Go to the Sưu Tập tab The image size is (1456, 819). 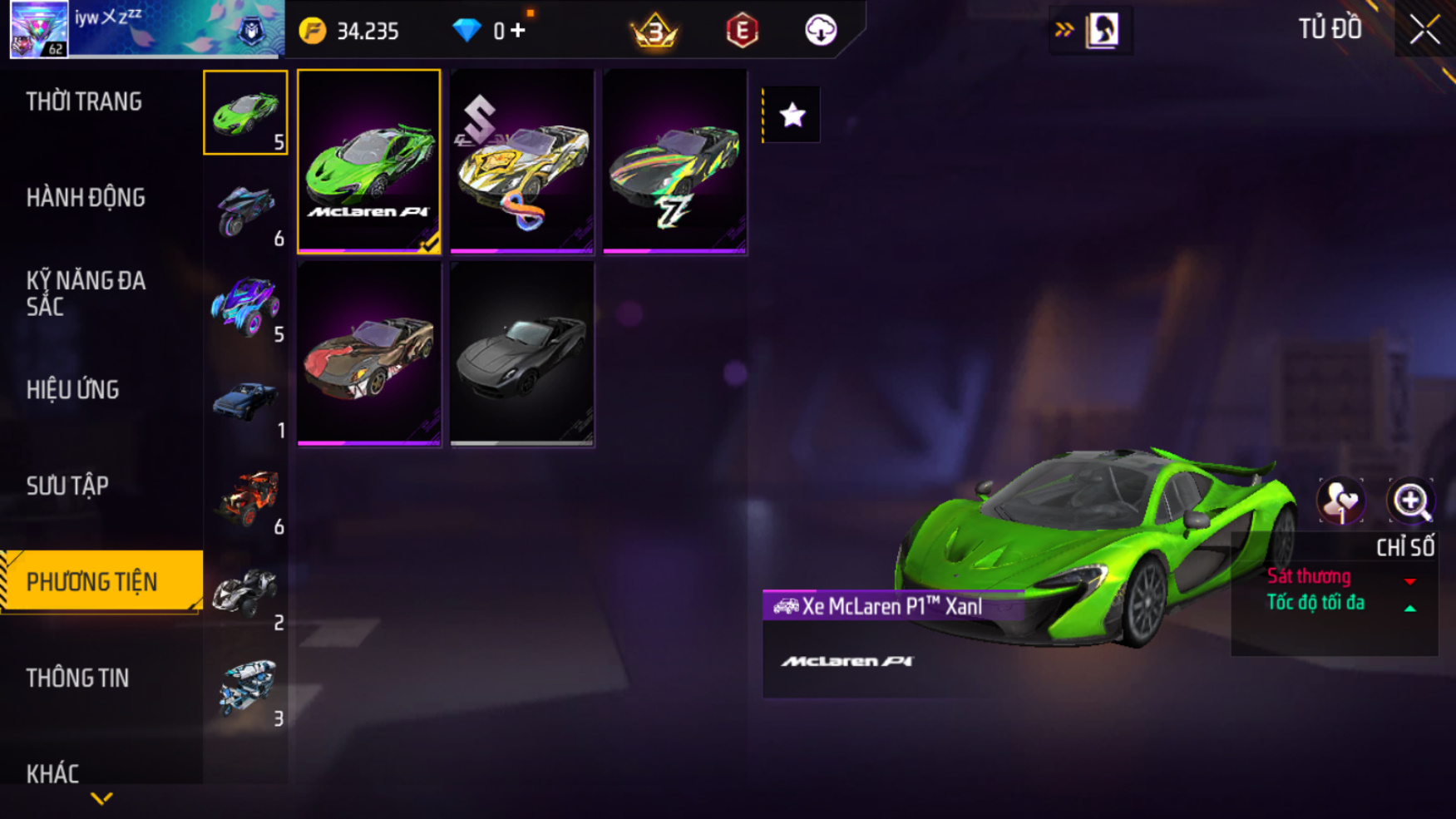click(x=67, y=486)
